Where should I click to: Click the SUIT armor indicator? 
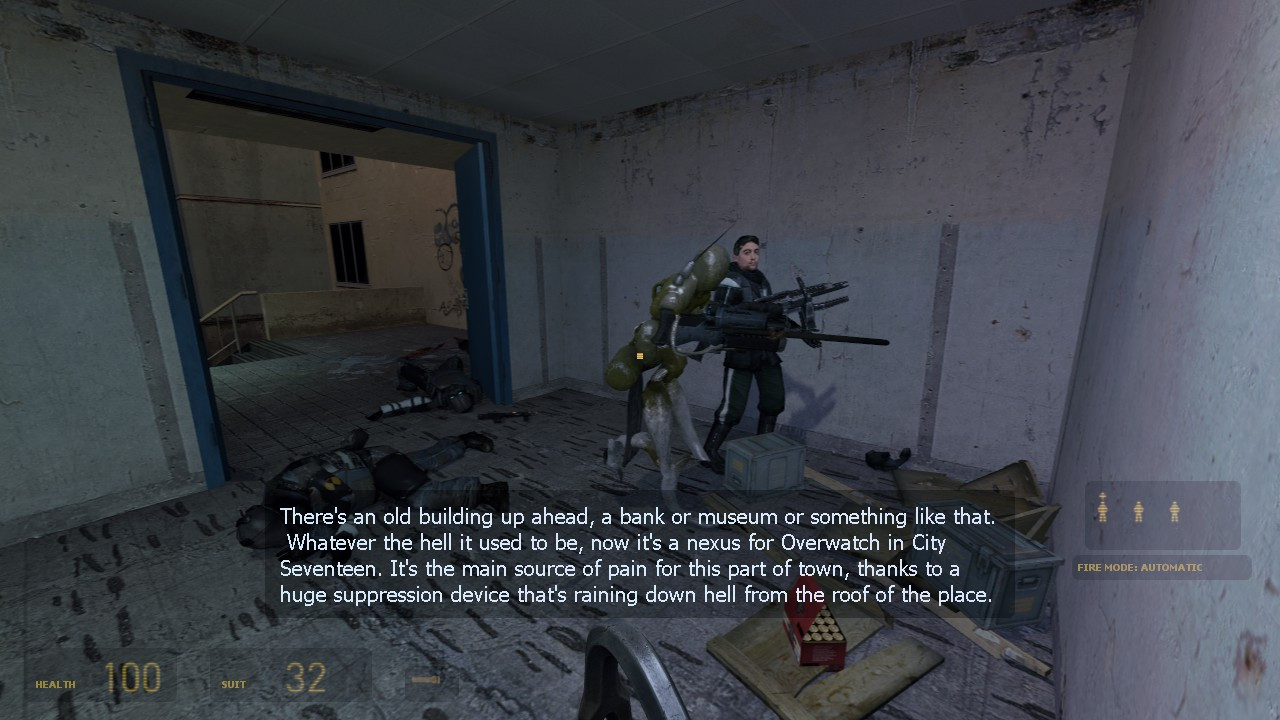pyautogui.click(x=232, y=685)
